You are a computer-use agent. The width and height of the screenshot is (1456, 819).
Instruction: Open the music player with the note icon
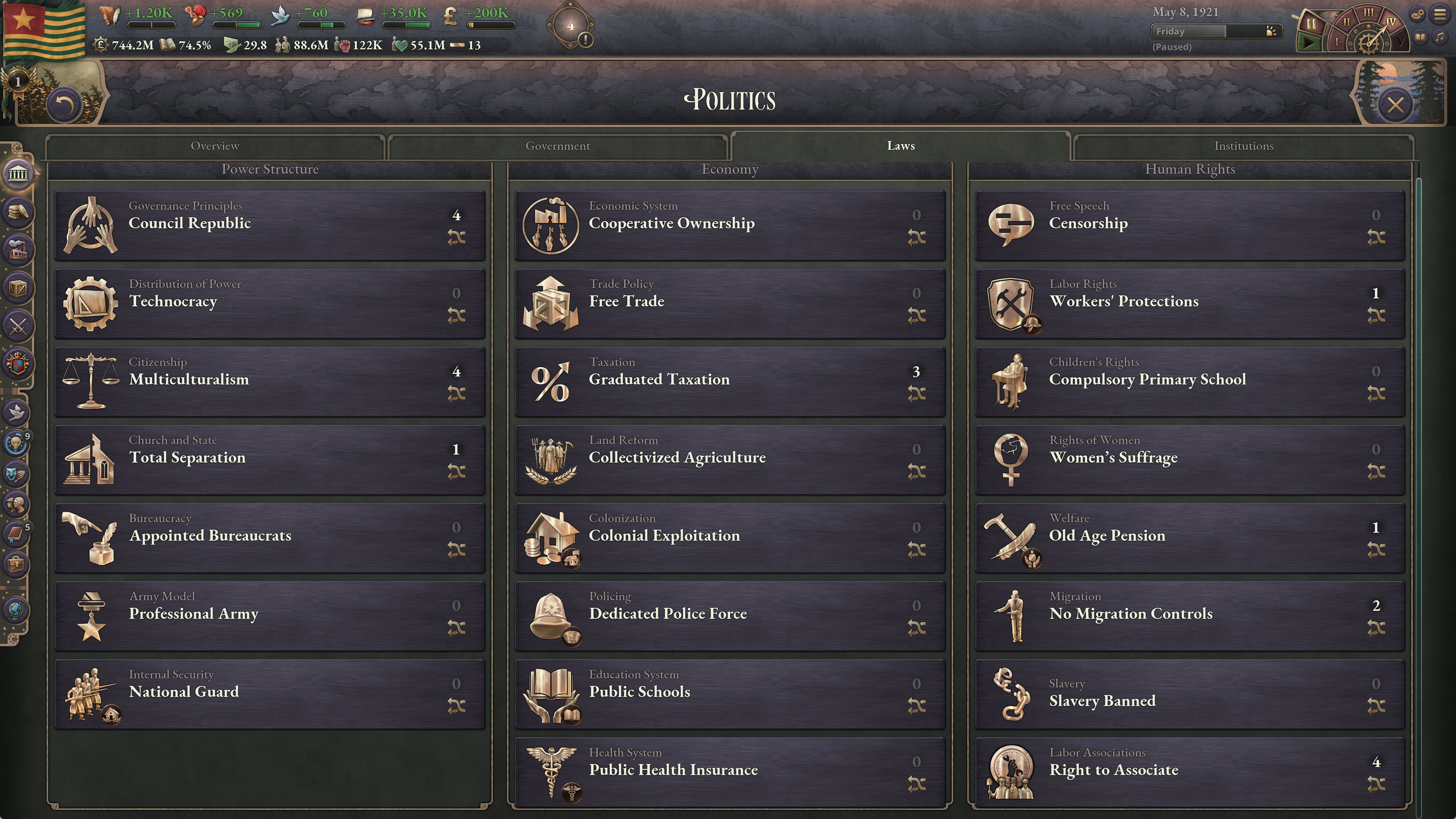[x=1440, y=37]
